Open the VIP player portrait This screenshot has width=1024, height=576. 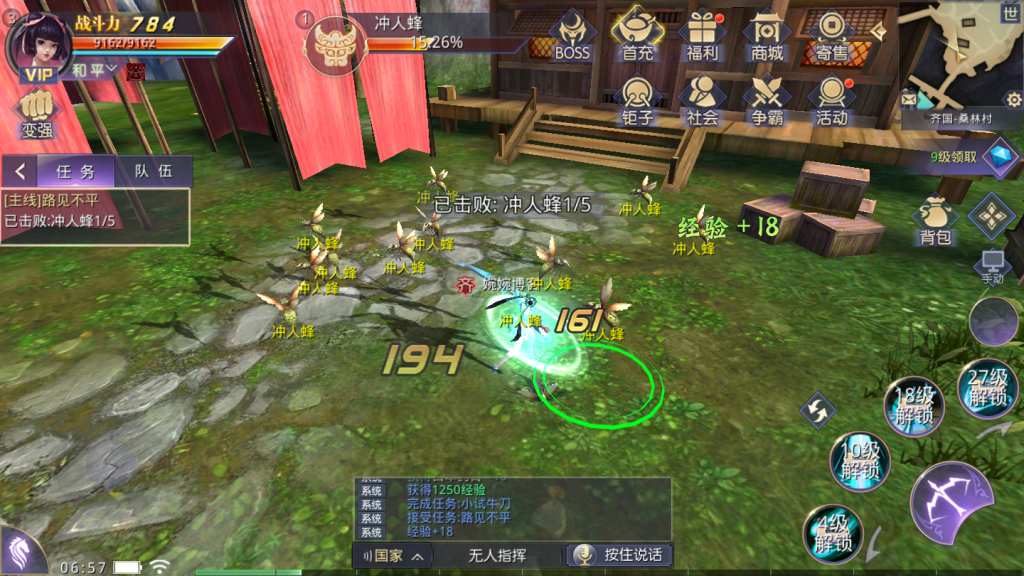point(38,45)
